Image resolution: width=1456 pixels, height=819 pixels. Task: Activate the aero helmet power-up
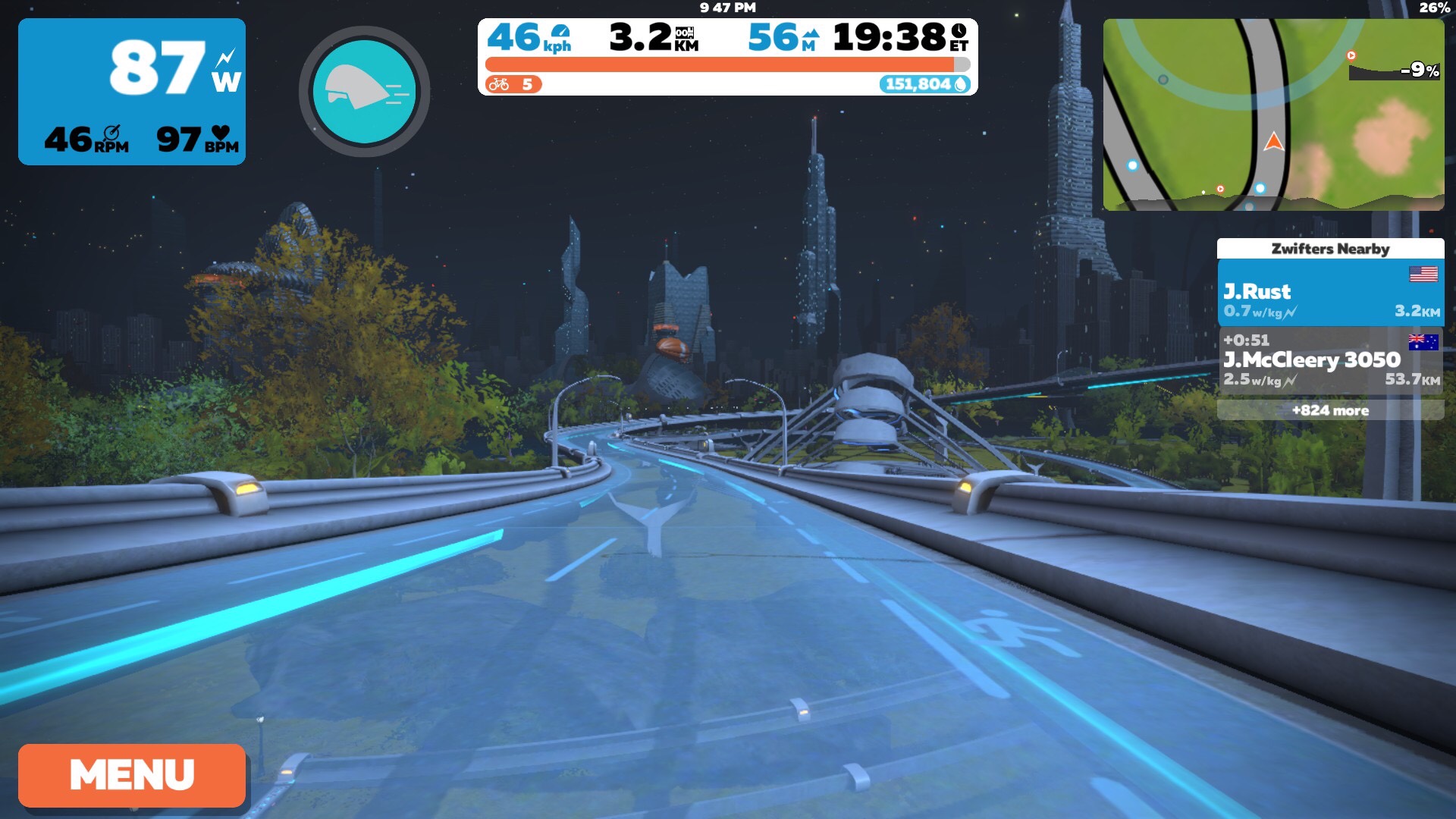[365, 92]
